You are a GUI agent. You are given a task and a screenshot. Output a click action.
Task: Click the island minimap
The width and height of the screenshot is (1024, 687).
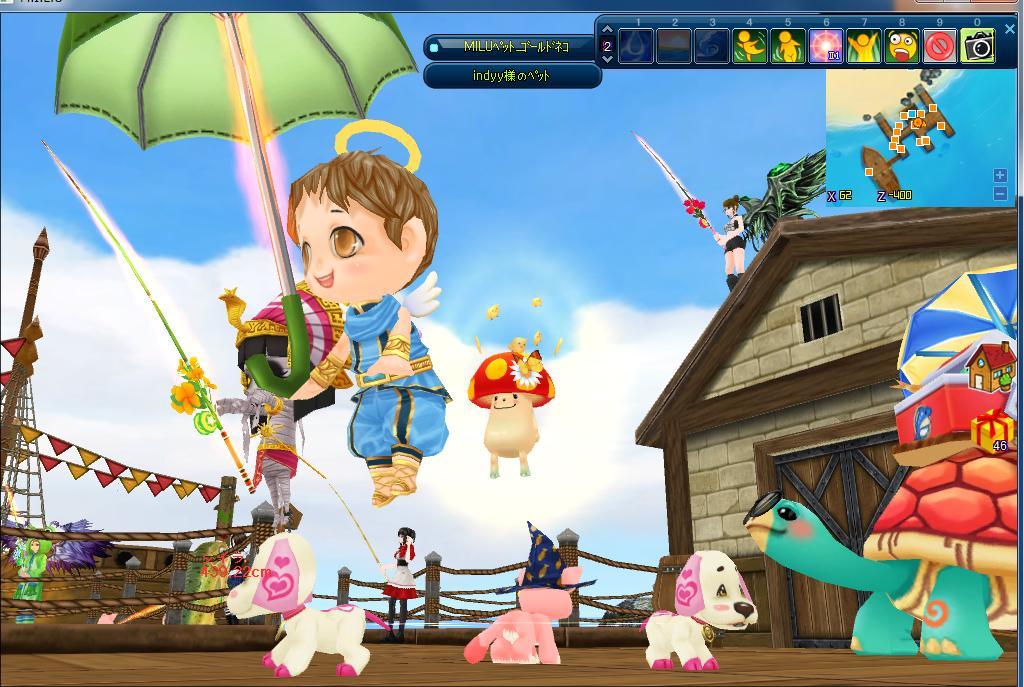pos(910,135)
